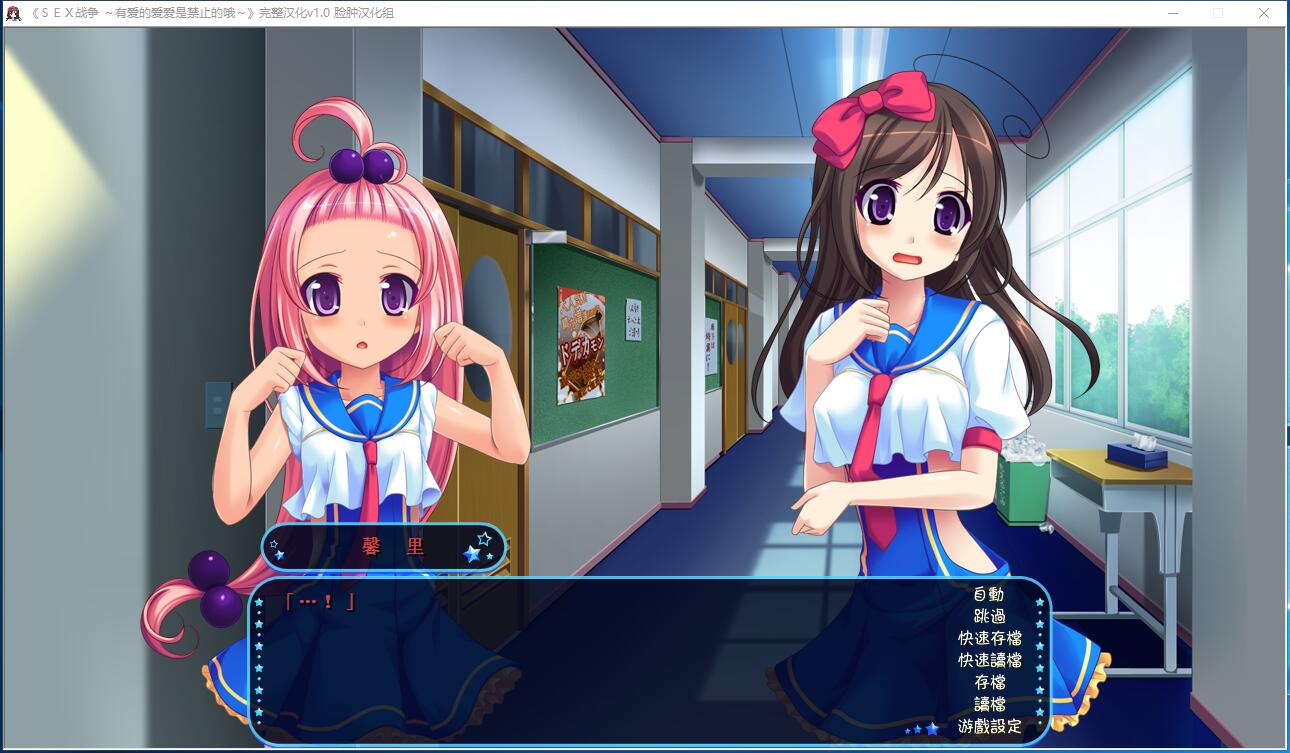The image size is (1290, 753).
Task: Skip dialogue using 跳過
Action: pyautogui.click(x=989, y=616)
